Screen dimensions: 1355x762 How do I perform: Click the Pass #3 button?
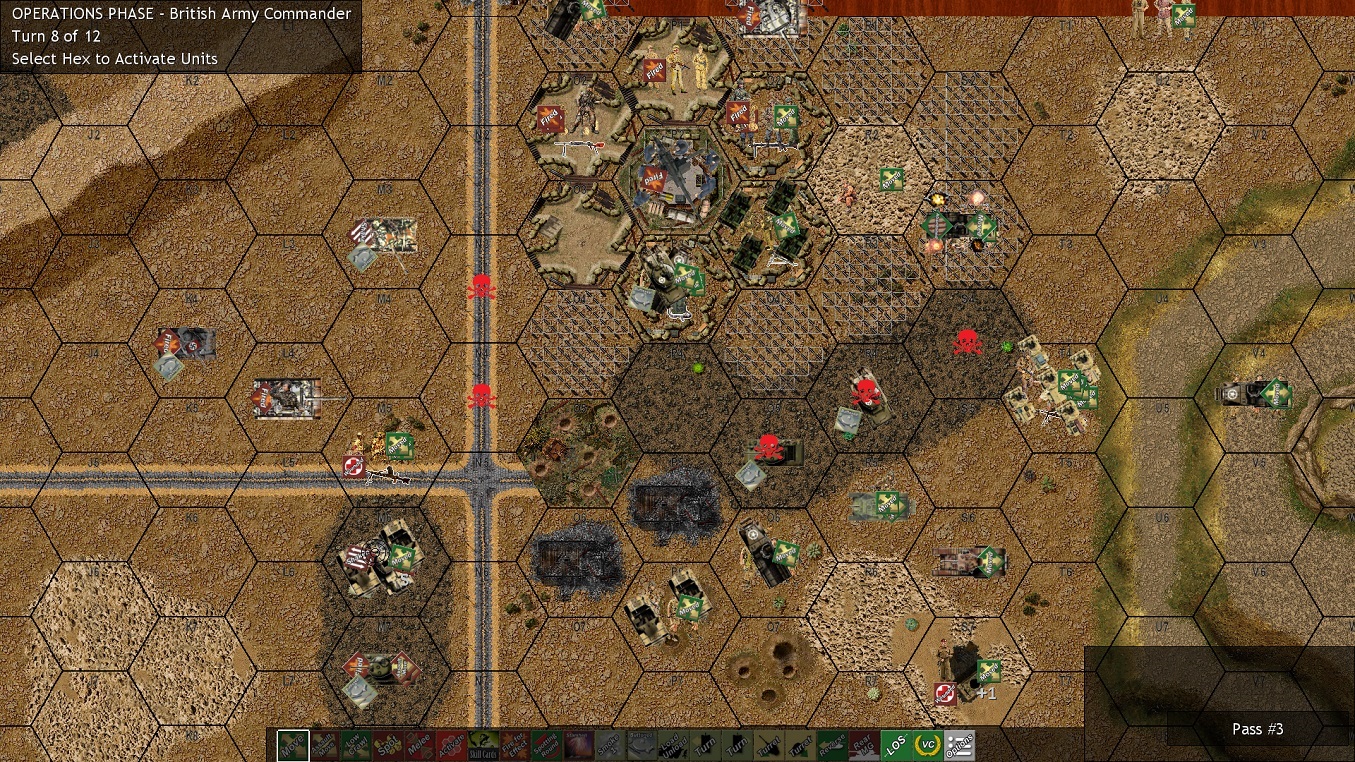[x=1257, y=729]
